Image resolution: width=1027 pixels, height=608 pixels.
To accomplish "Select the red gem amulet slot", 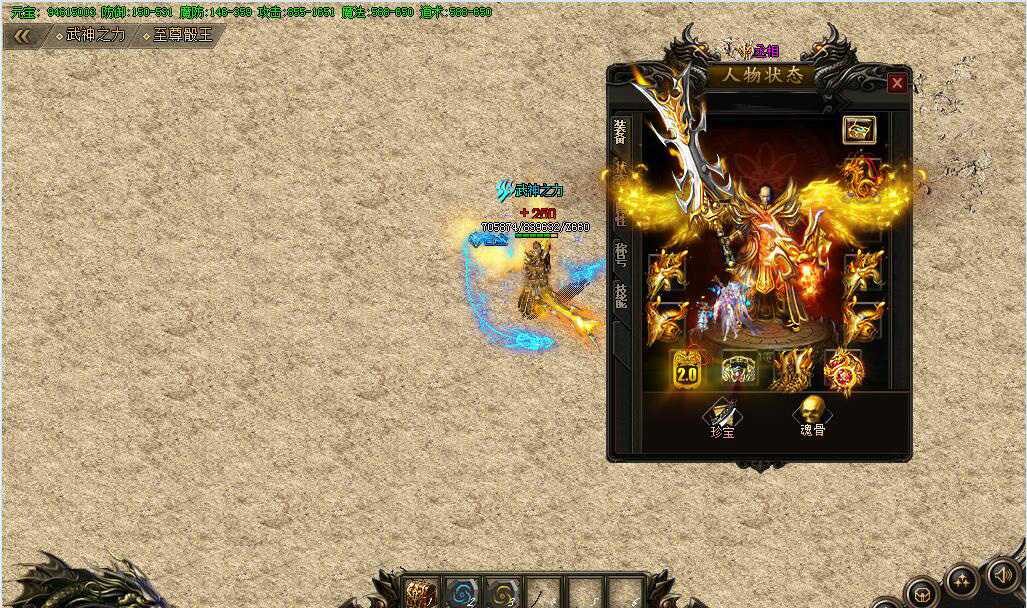I will point(842,370).
